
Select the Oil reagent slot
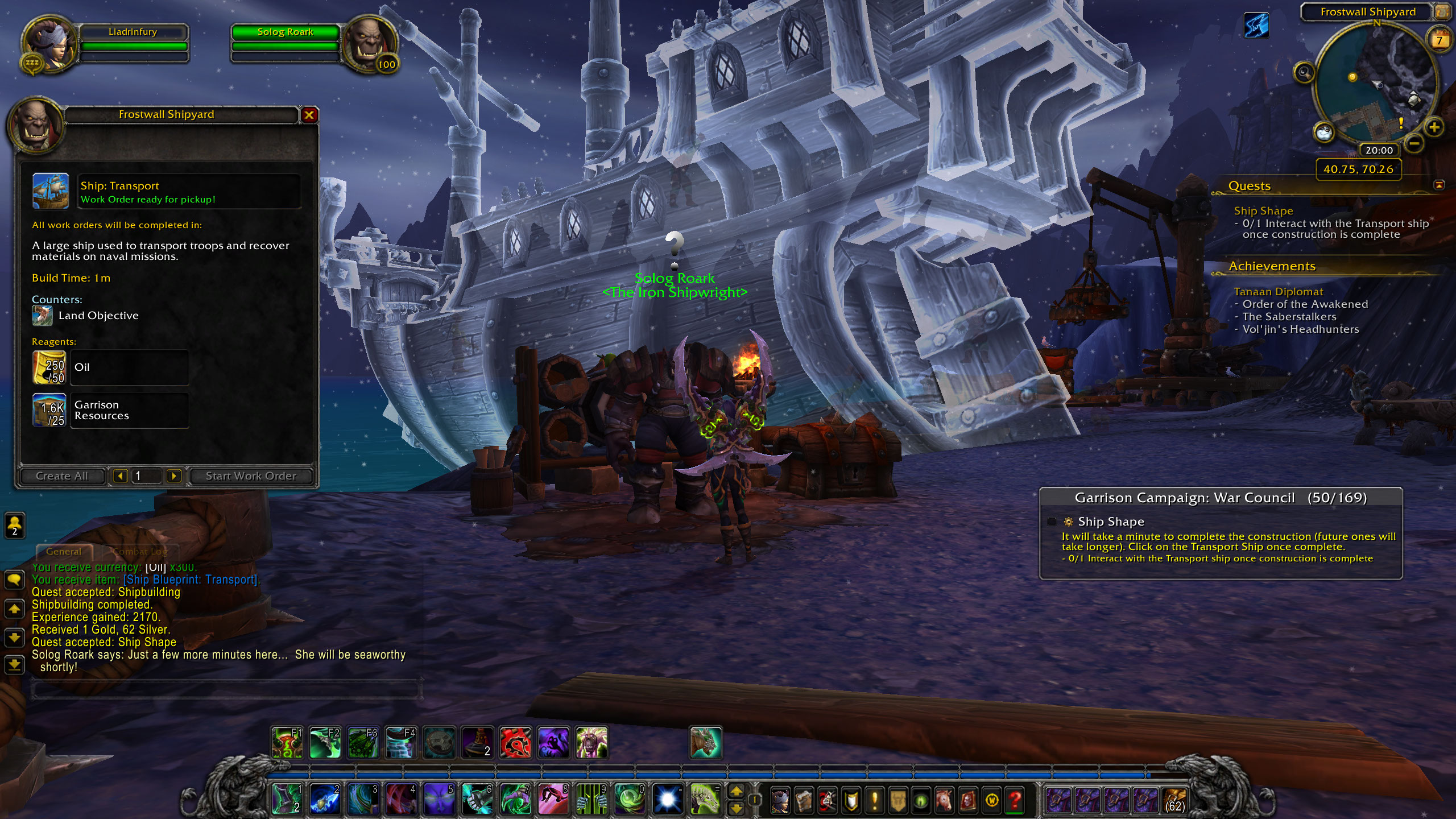pyautogui.click(x=49, y=367)
